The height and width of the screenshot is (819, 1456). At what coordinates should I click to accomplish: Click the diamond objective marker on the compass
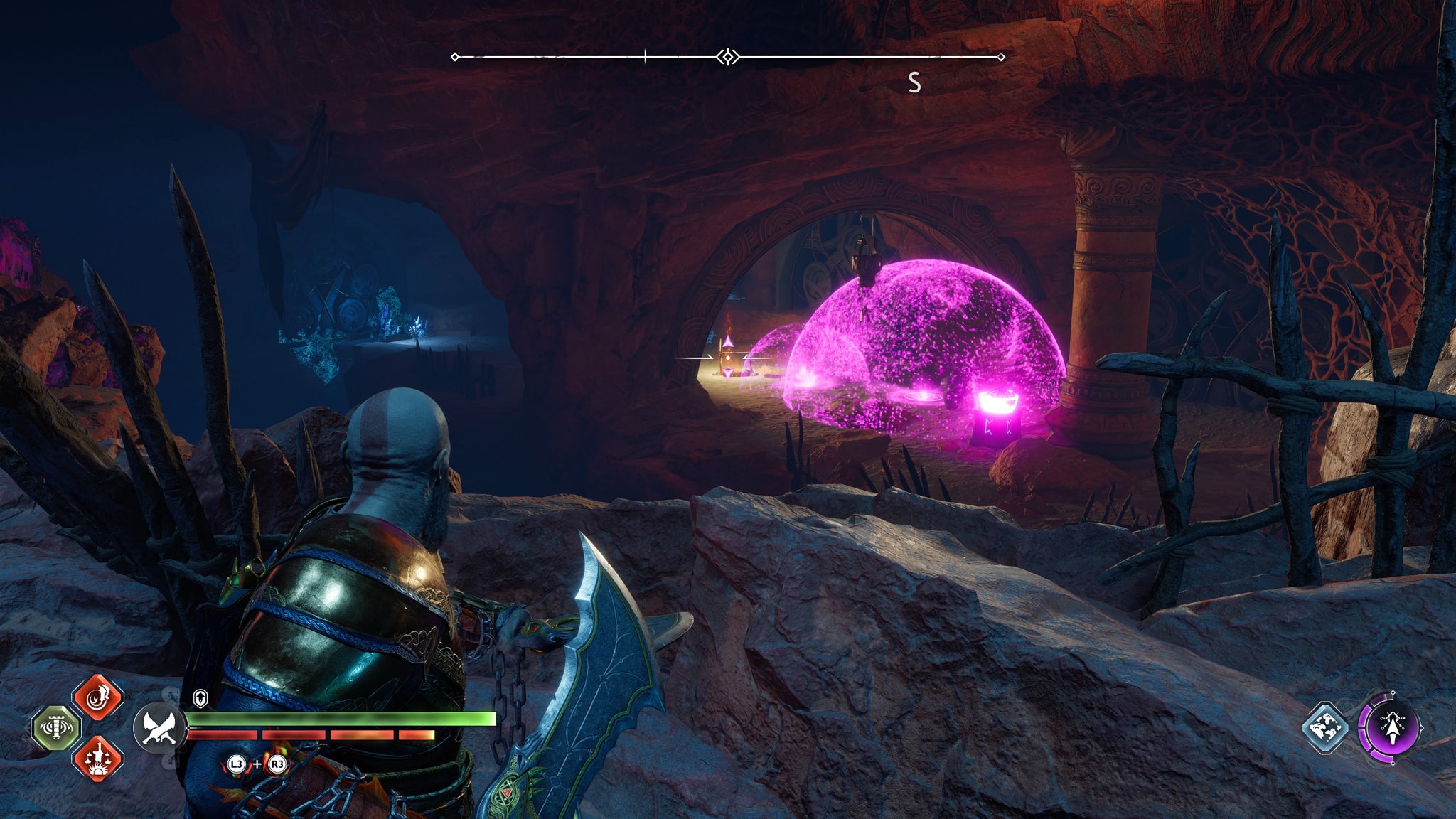click(727, 57)
